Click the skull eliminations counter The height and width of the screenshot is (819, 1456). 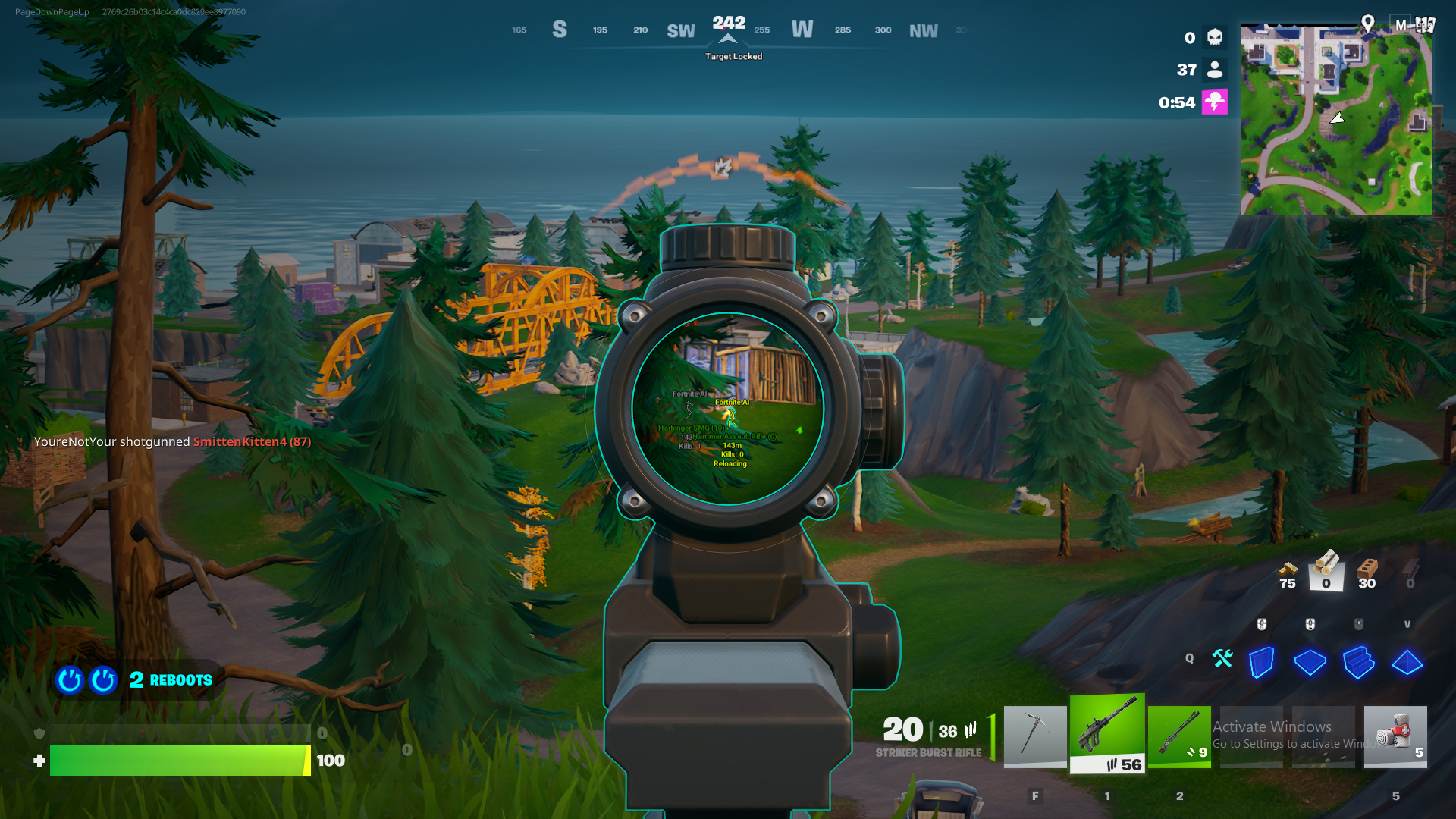1213,37
